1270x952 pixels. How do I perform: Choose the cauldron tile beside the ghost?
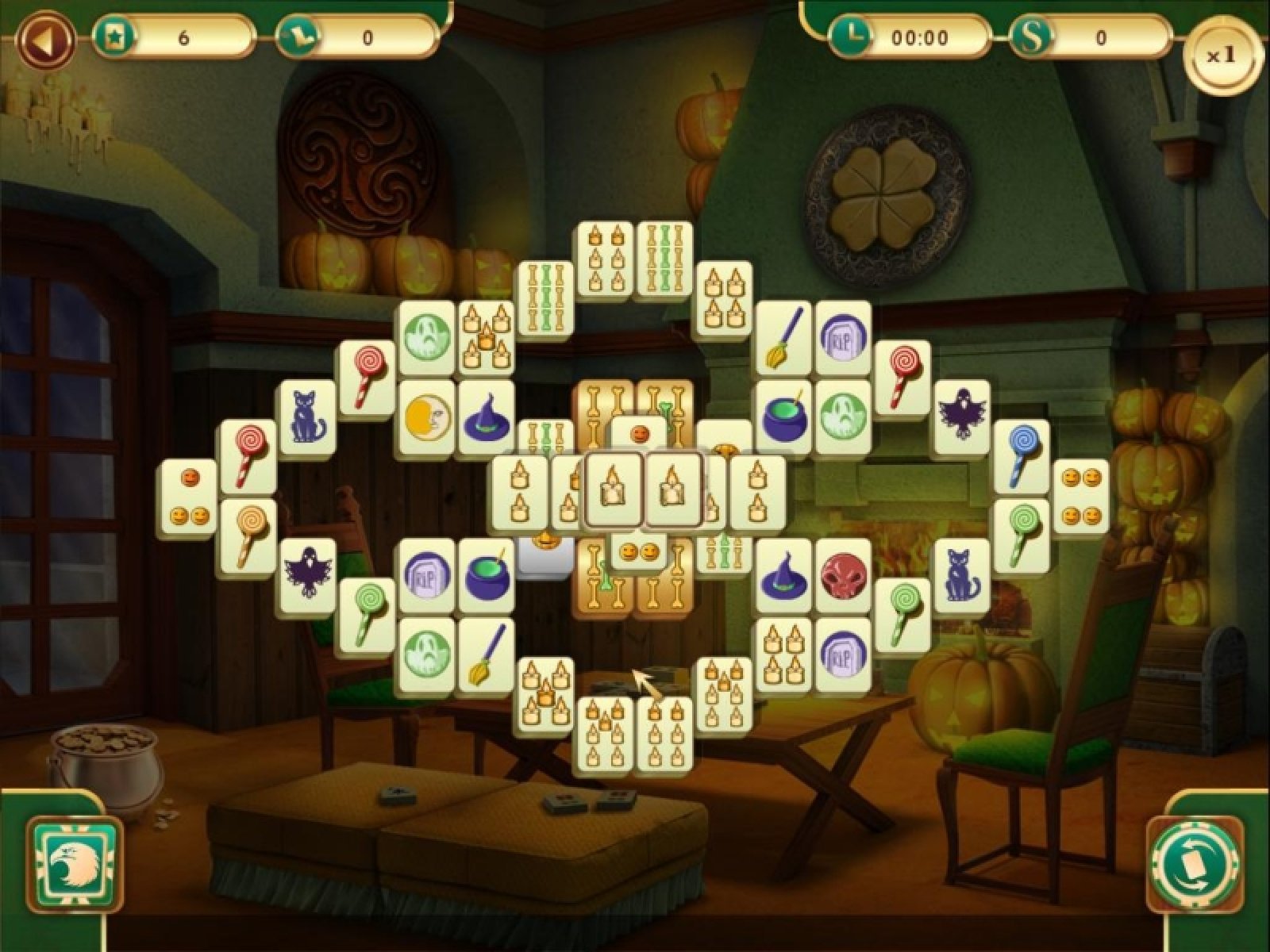click(782, 414)
